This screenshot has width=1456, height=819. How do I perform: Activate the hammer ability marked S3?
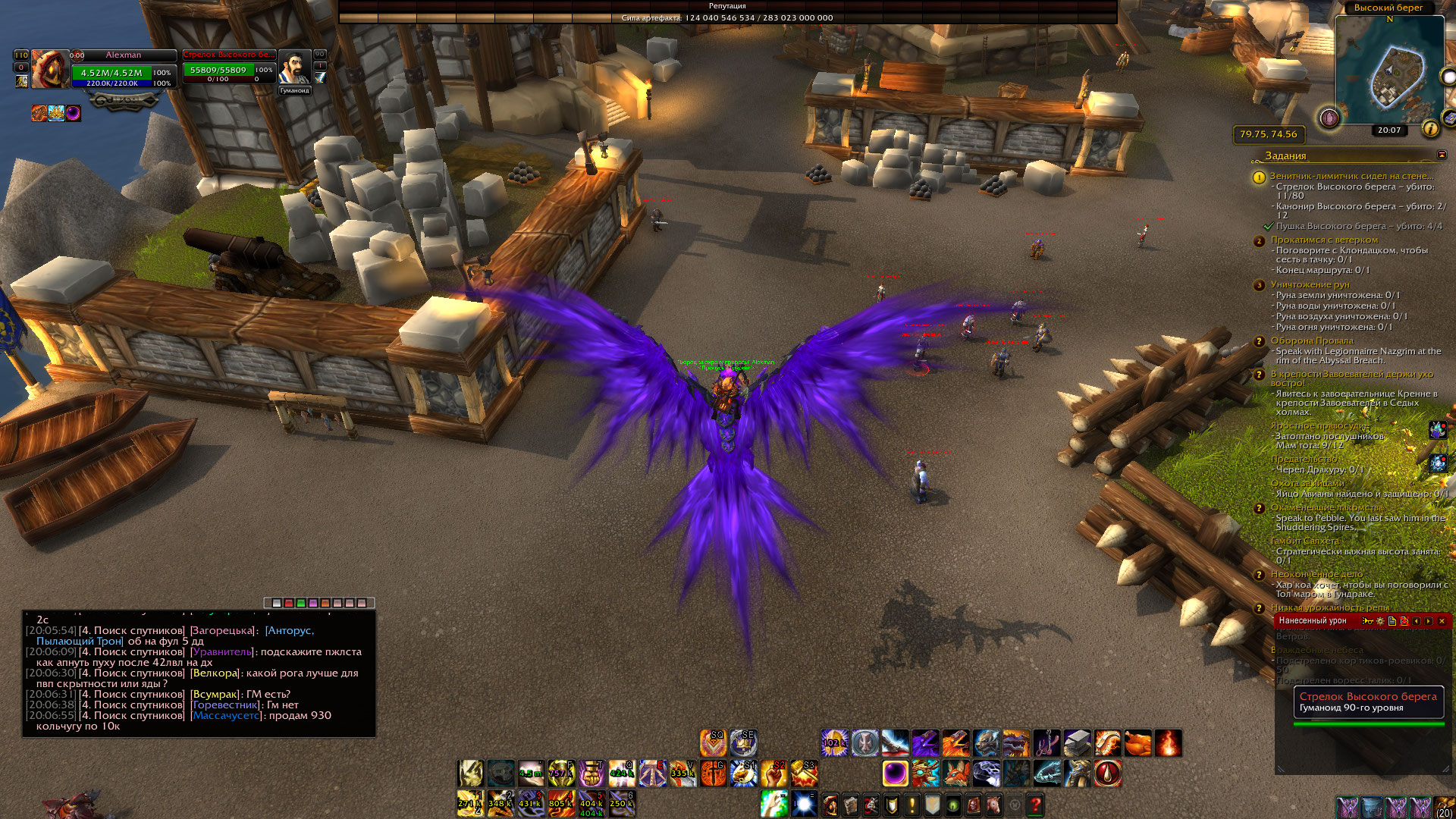pyautogui.click(x=804, y=774)
